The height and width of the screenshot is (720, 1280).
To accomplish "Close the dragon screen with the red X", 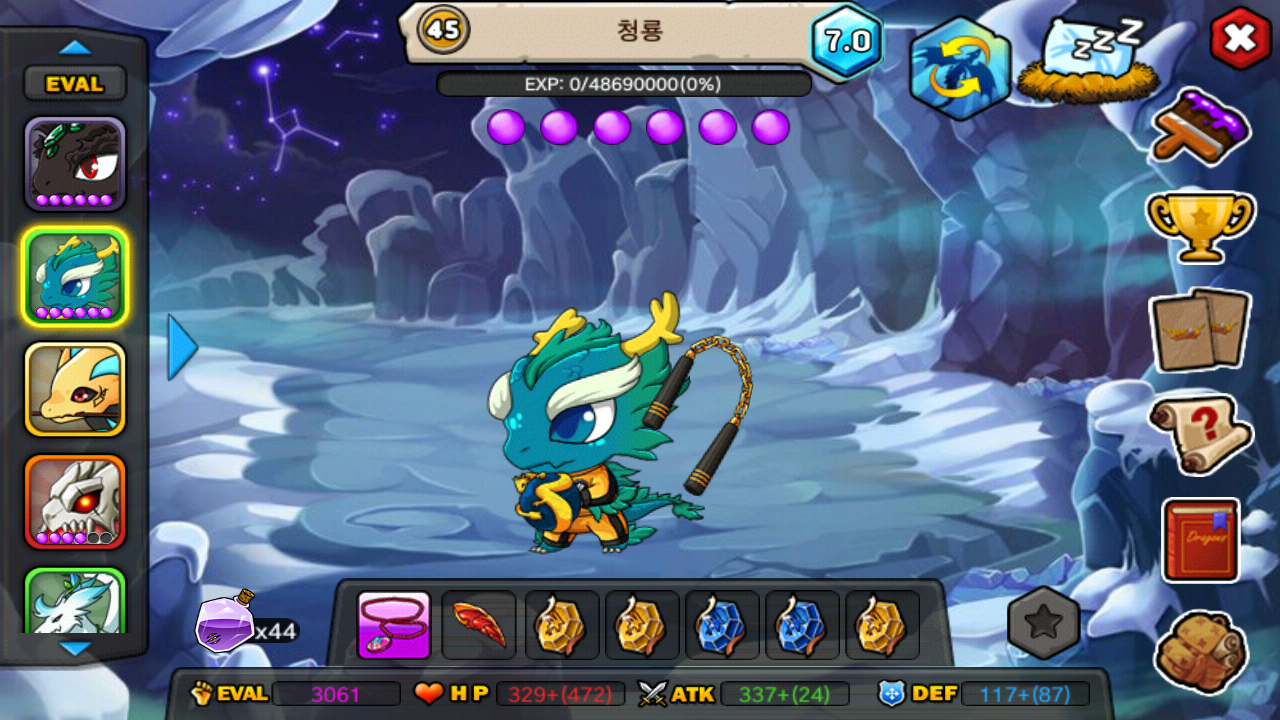I will 1240,39.
